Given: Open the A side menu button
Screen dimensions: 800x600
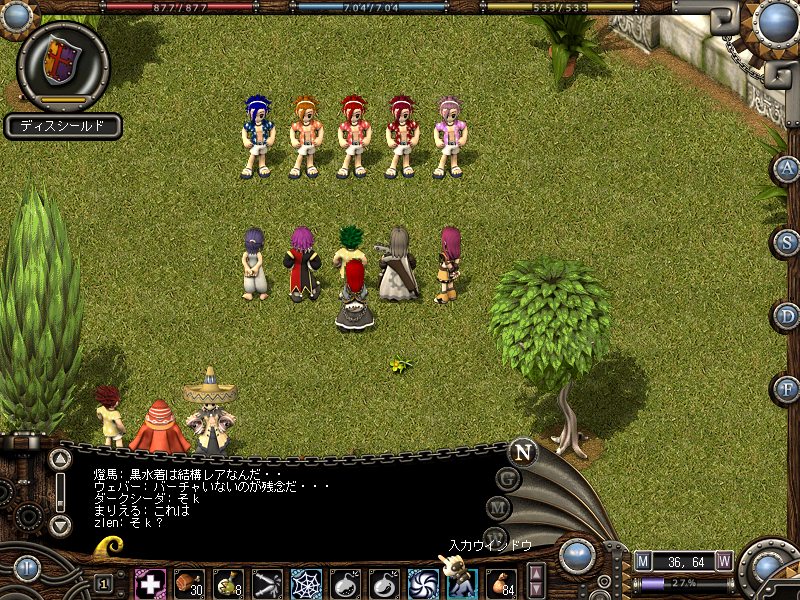Looking at the screenshot, I should point(787,168).
